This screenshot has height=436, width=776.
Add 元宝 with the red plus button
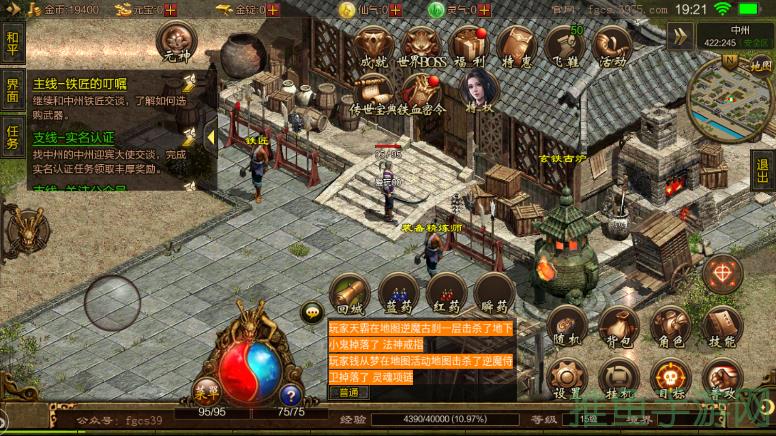click(171, 9)
